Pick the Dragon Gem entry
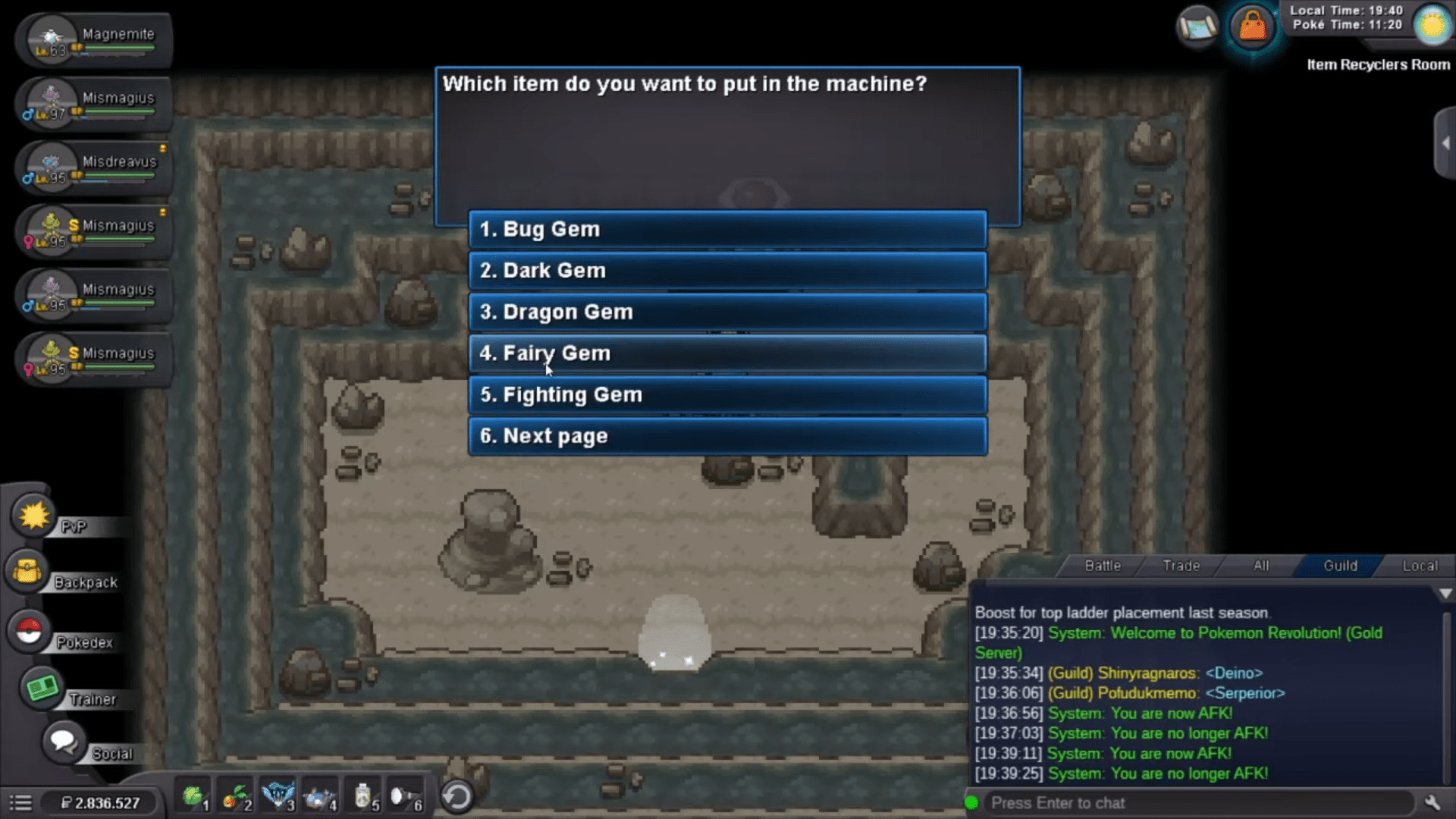Viewport: 1456px width, 819px height. (x=727, y=312)
